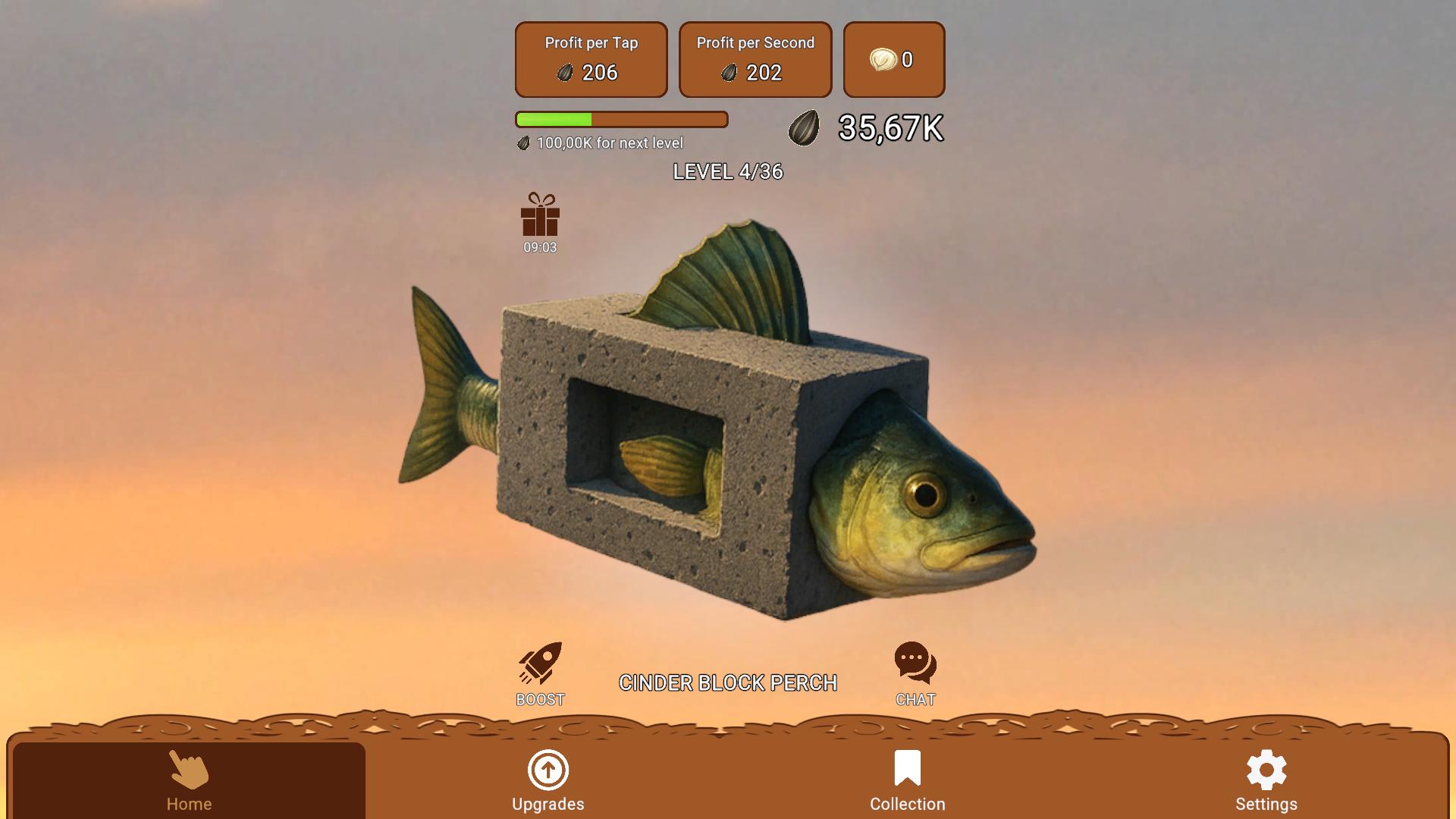The width and height of the screenshot is (1456, 819).
Task: Click the LEVEL 4/36 text
Action: (728, 172)
